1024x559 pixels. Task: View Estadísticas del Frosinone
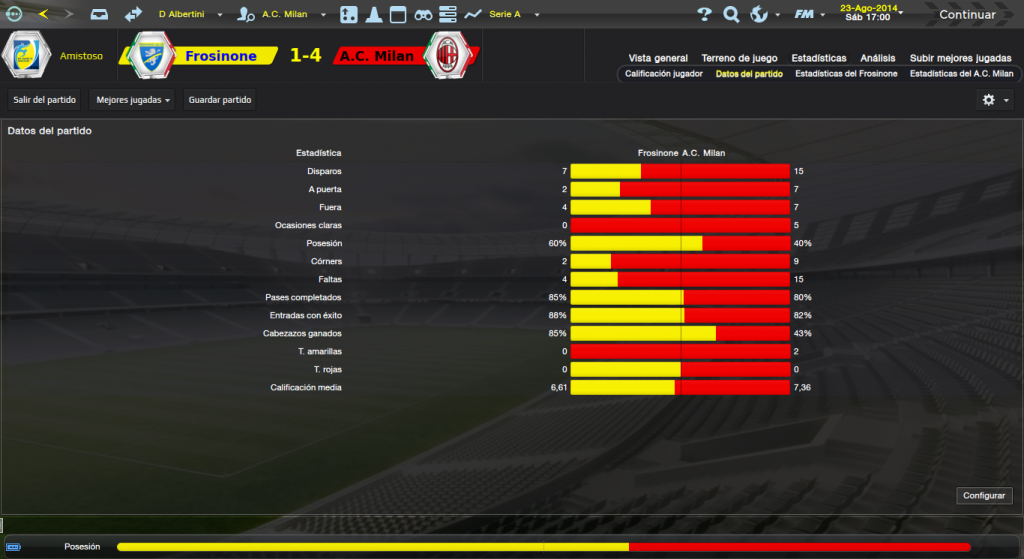846,74
